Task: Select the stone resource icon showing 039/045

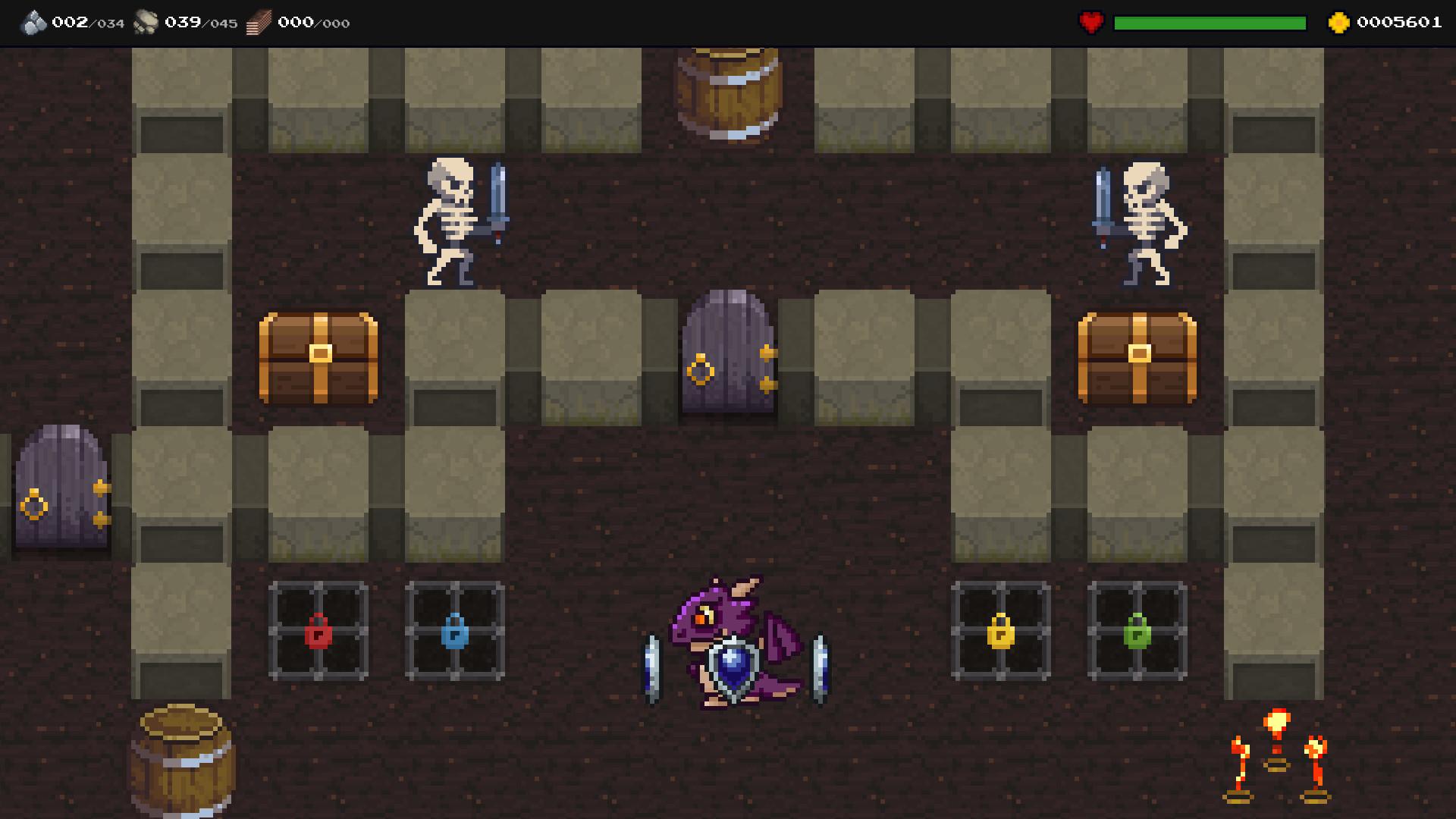Action: [x=146, y=21]
